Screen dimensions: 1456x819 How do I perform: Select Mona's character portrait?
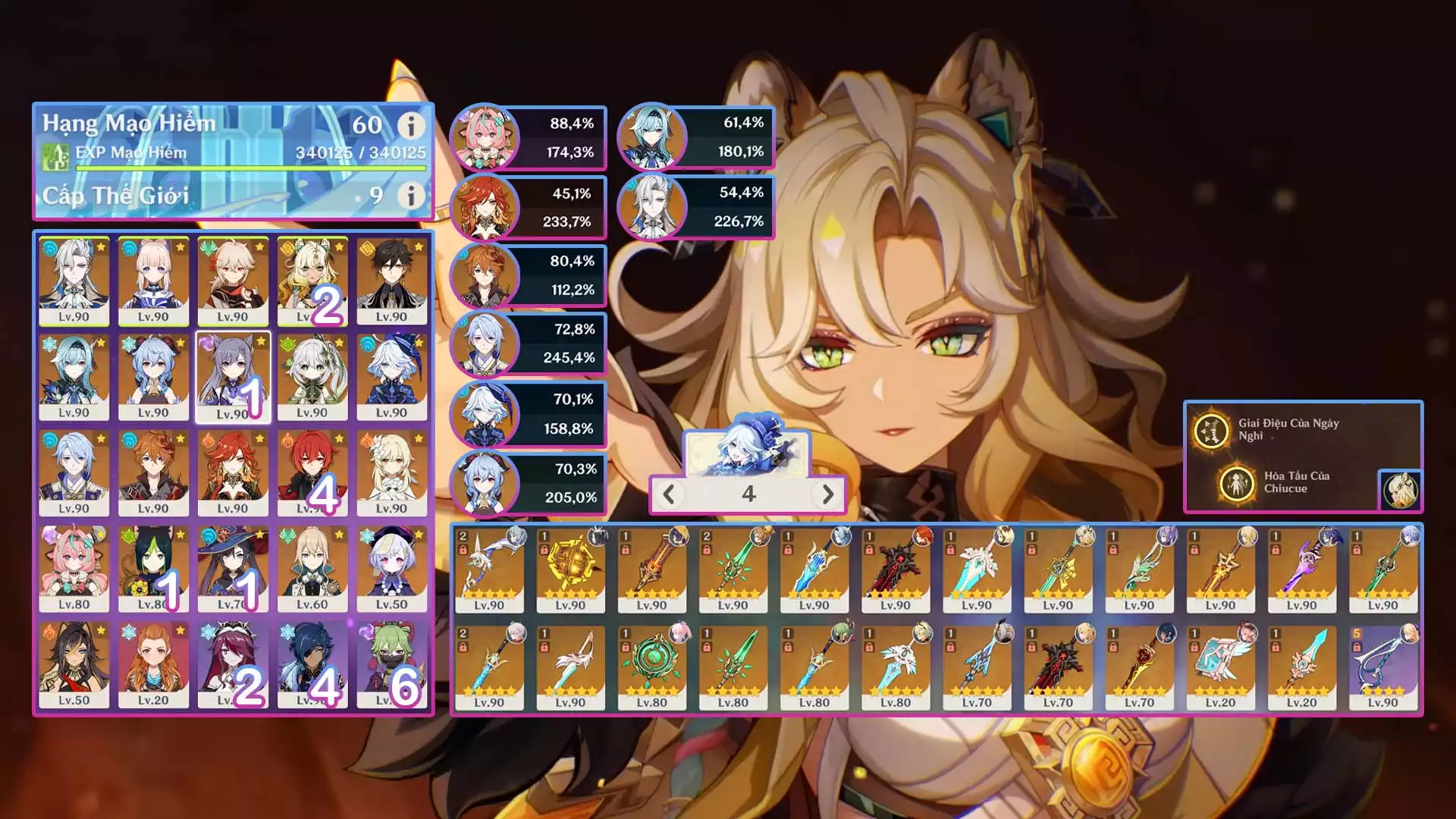(233, 569)
